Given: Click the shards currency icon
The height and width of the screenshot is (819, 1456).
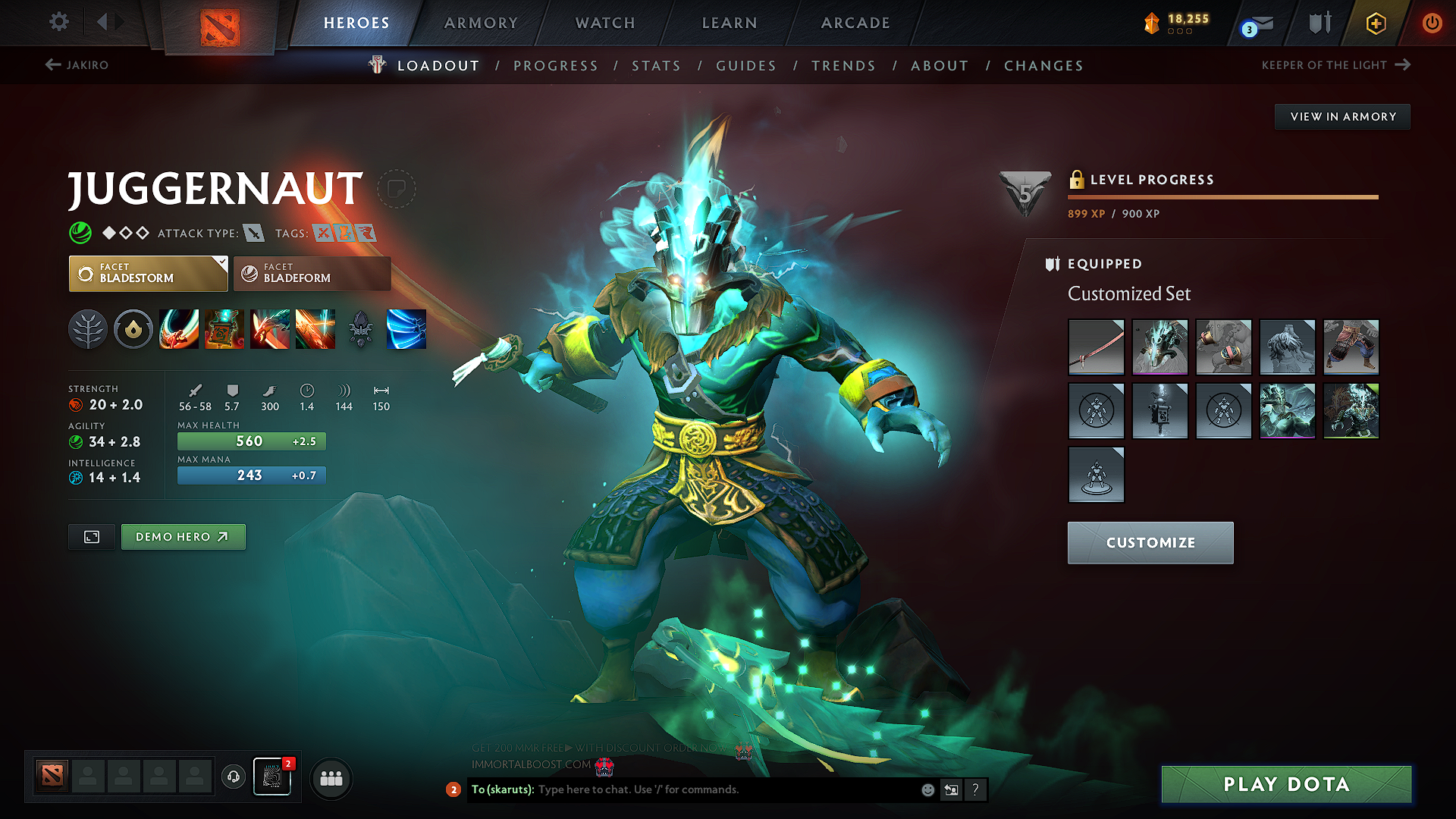Looking at the screenshot, I should point(1152,23).
